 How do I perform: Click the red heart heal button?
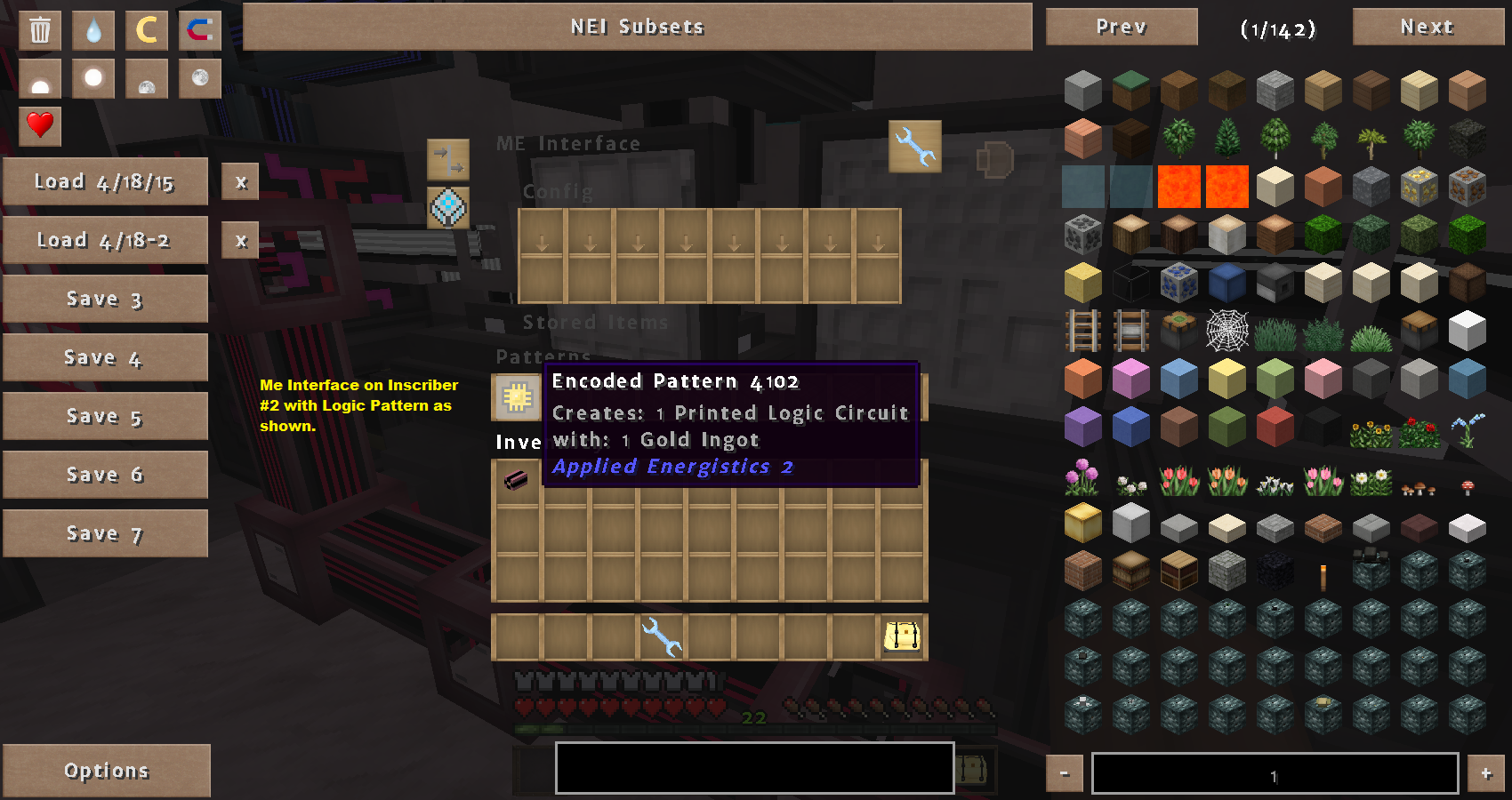[x=40, y=124]
